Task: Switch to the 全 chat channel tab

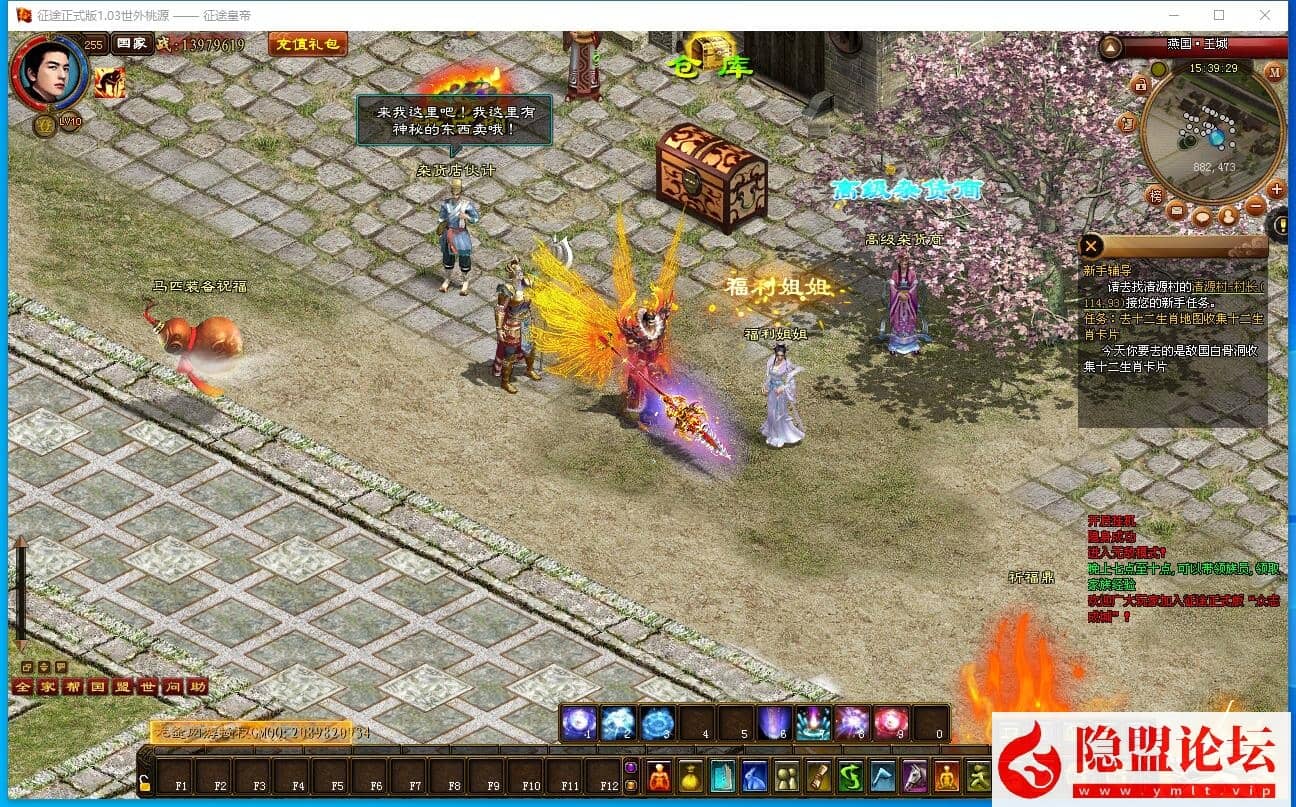Action: point(21,685)
